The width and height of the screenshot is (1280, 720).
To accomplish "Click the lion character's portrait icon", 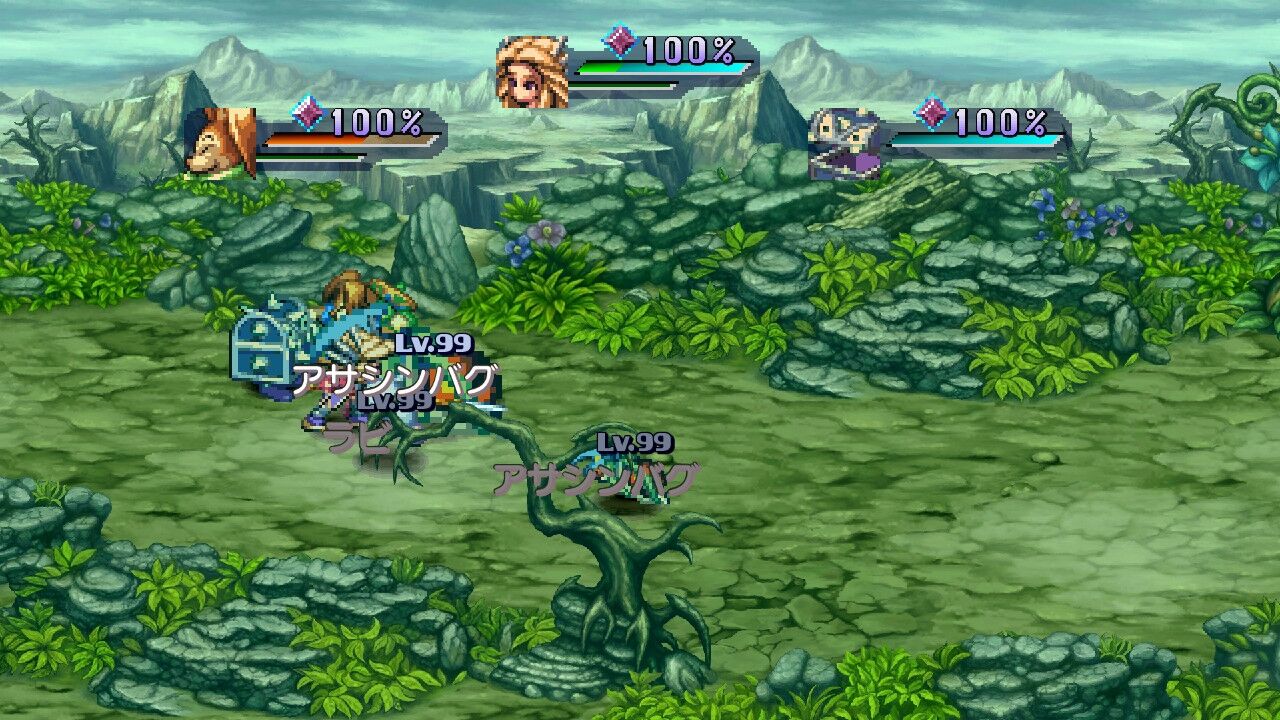I will 219,140.
